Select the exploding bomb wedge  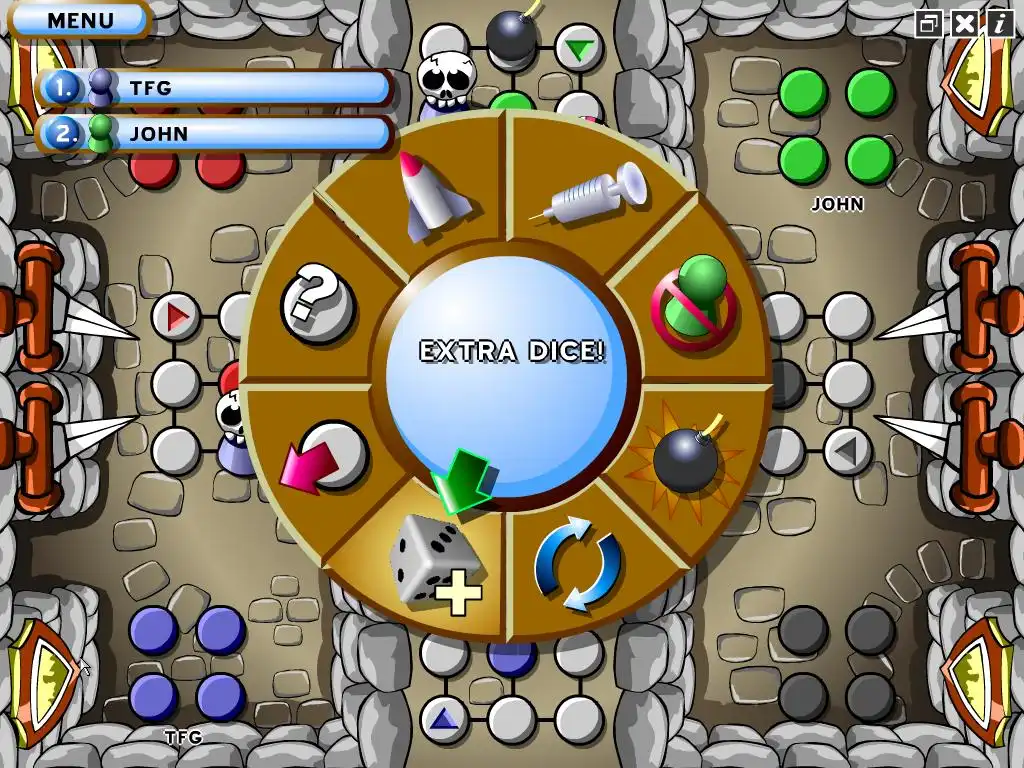685,456
